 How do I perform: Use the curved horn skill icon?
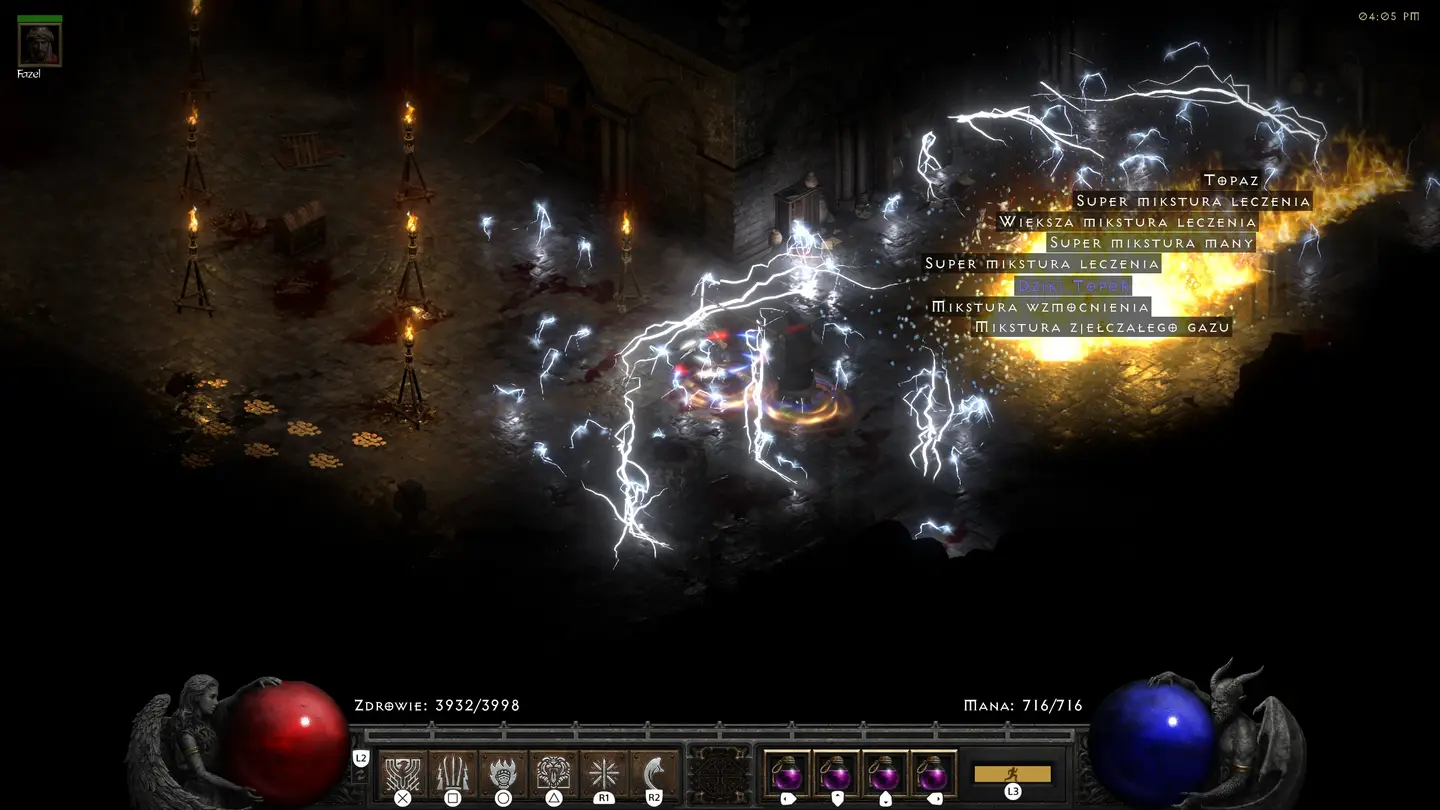click(654, 773)
